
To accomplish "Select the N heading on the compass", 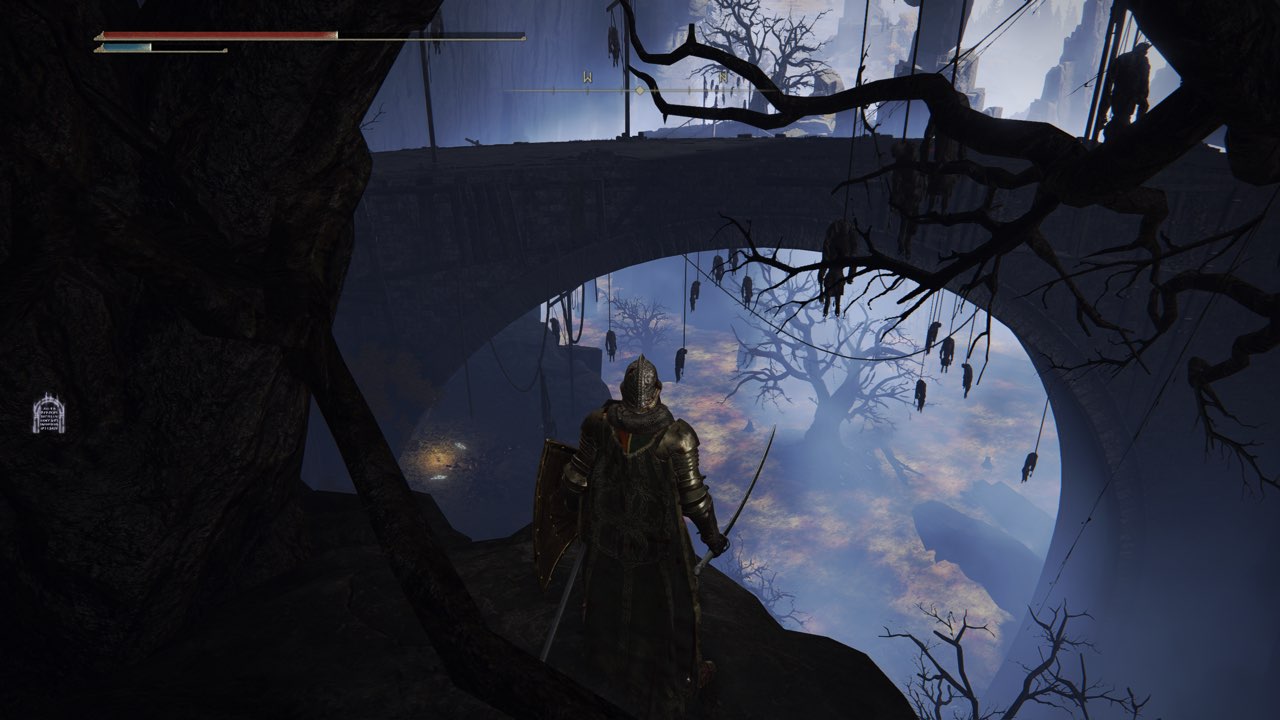I will click(722, 77).
